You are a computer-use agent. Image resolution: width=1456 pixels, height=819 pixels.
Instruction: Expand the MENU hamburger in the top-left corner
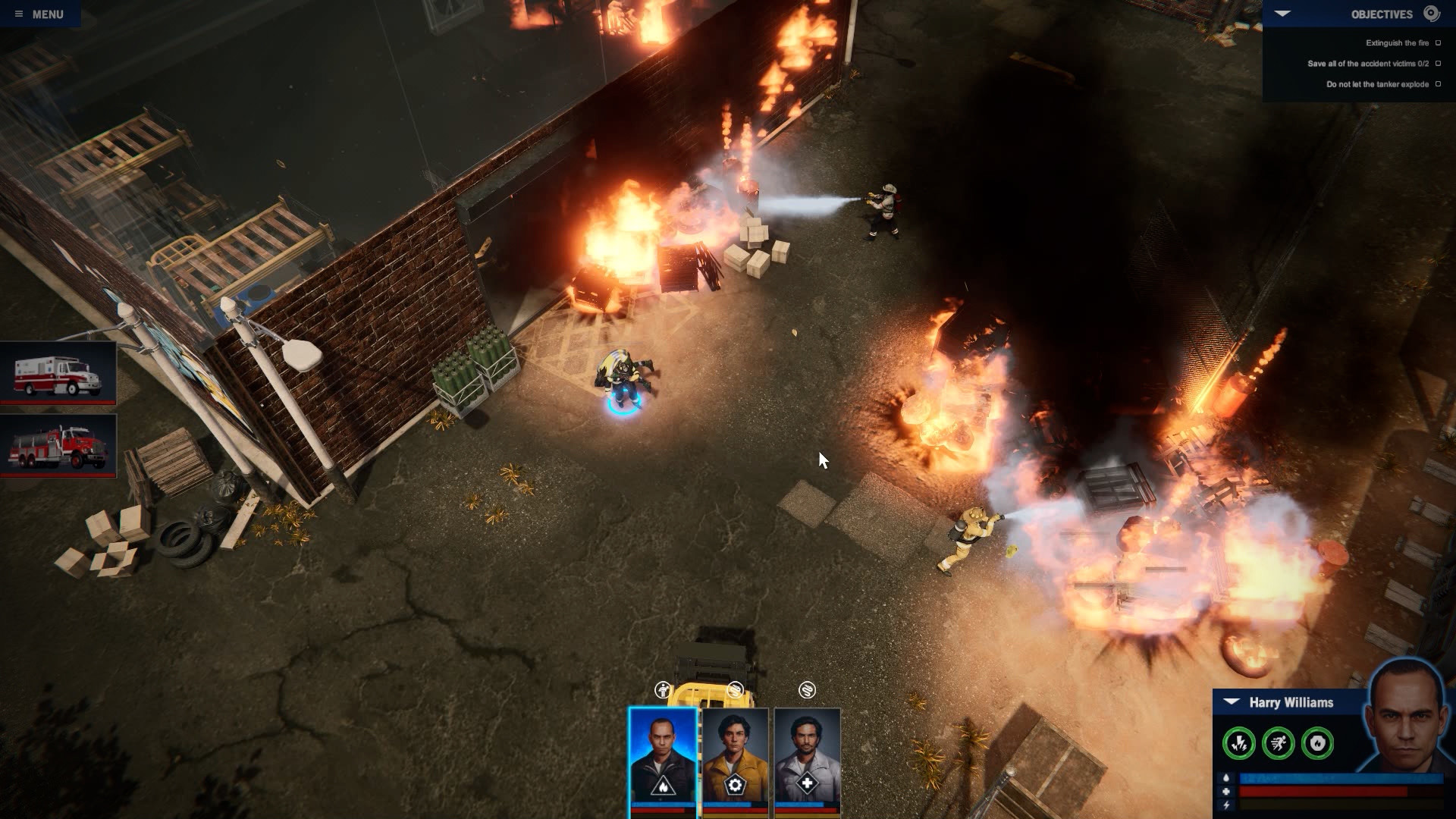(x=19, y=13)
